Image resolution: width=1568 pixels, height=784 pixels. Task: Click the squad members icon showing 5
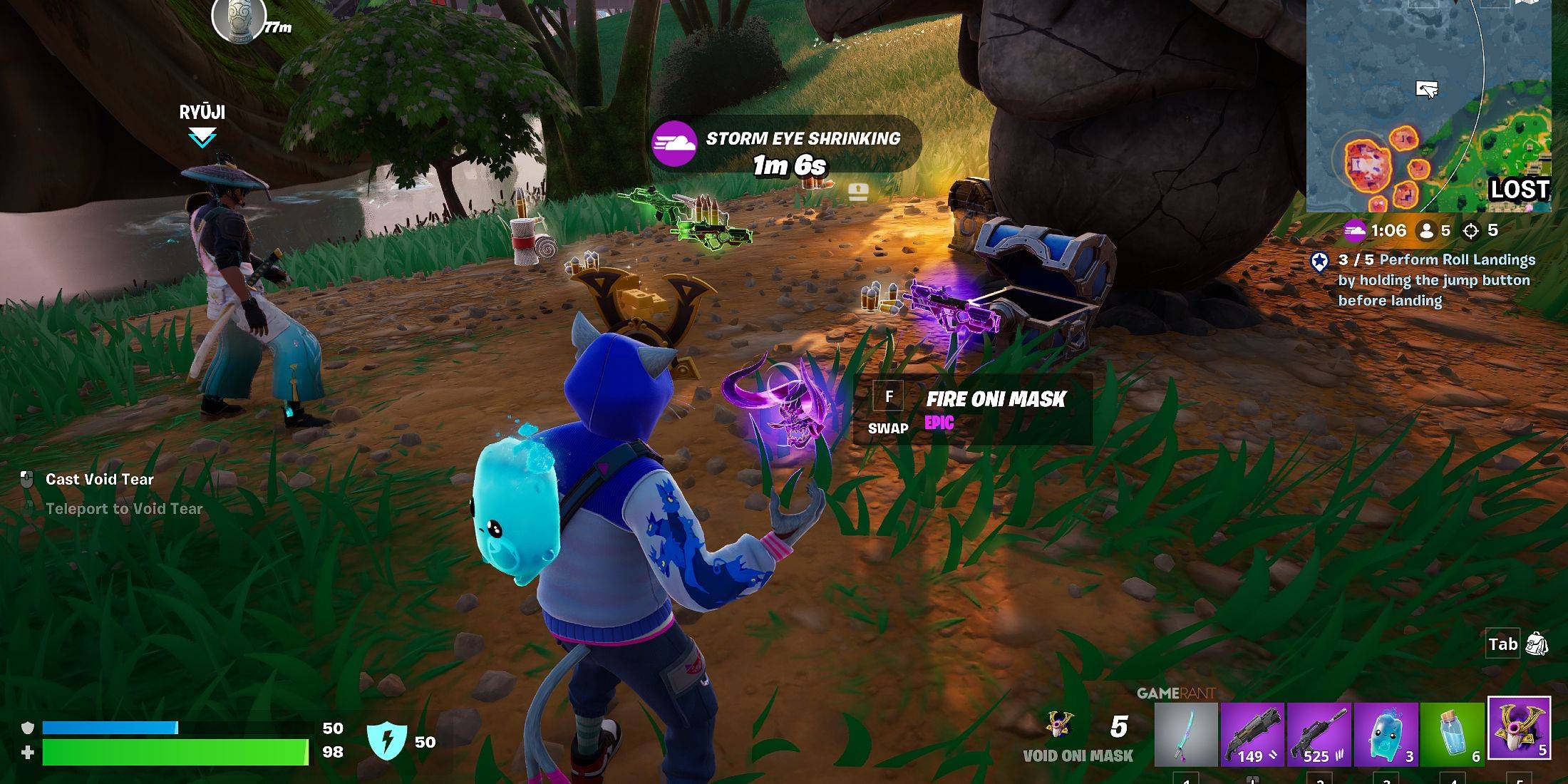tap(1427, 231)
